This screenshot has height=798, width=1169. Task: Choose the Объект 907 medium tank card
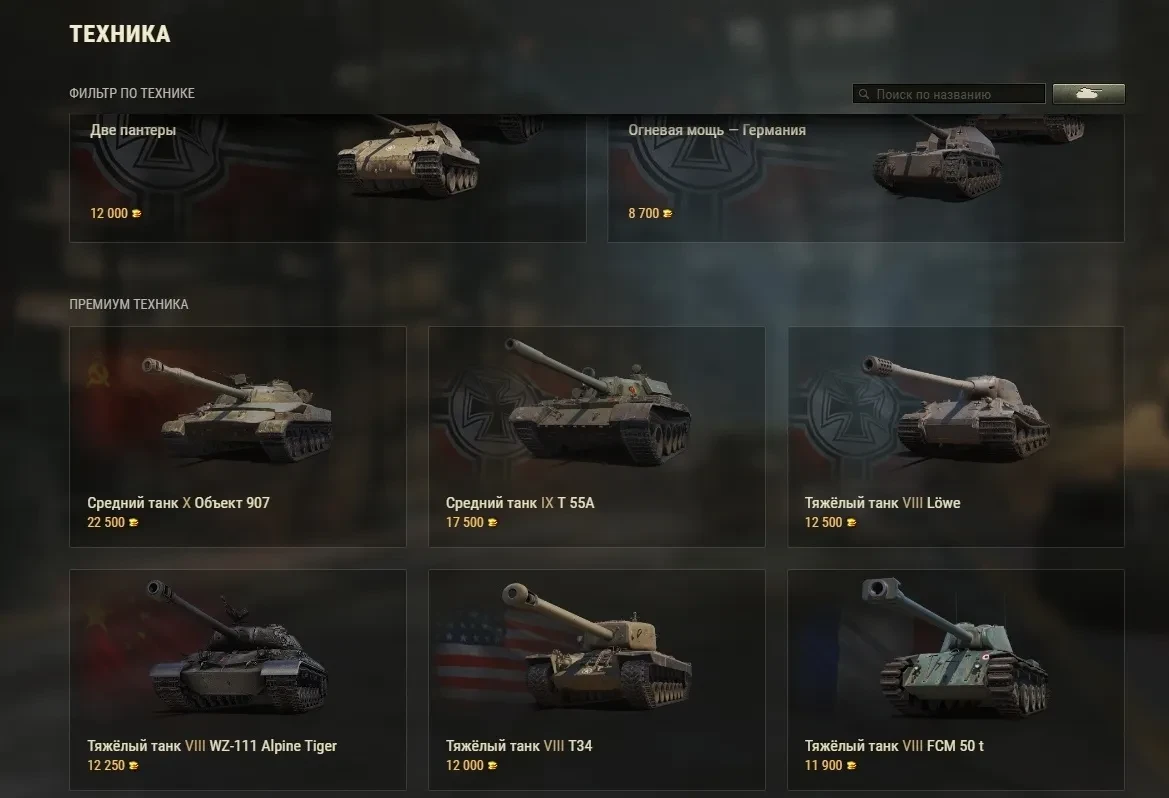pos(238,437)
